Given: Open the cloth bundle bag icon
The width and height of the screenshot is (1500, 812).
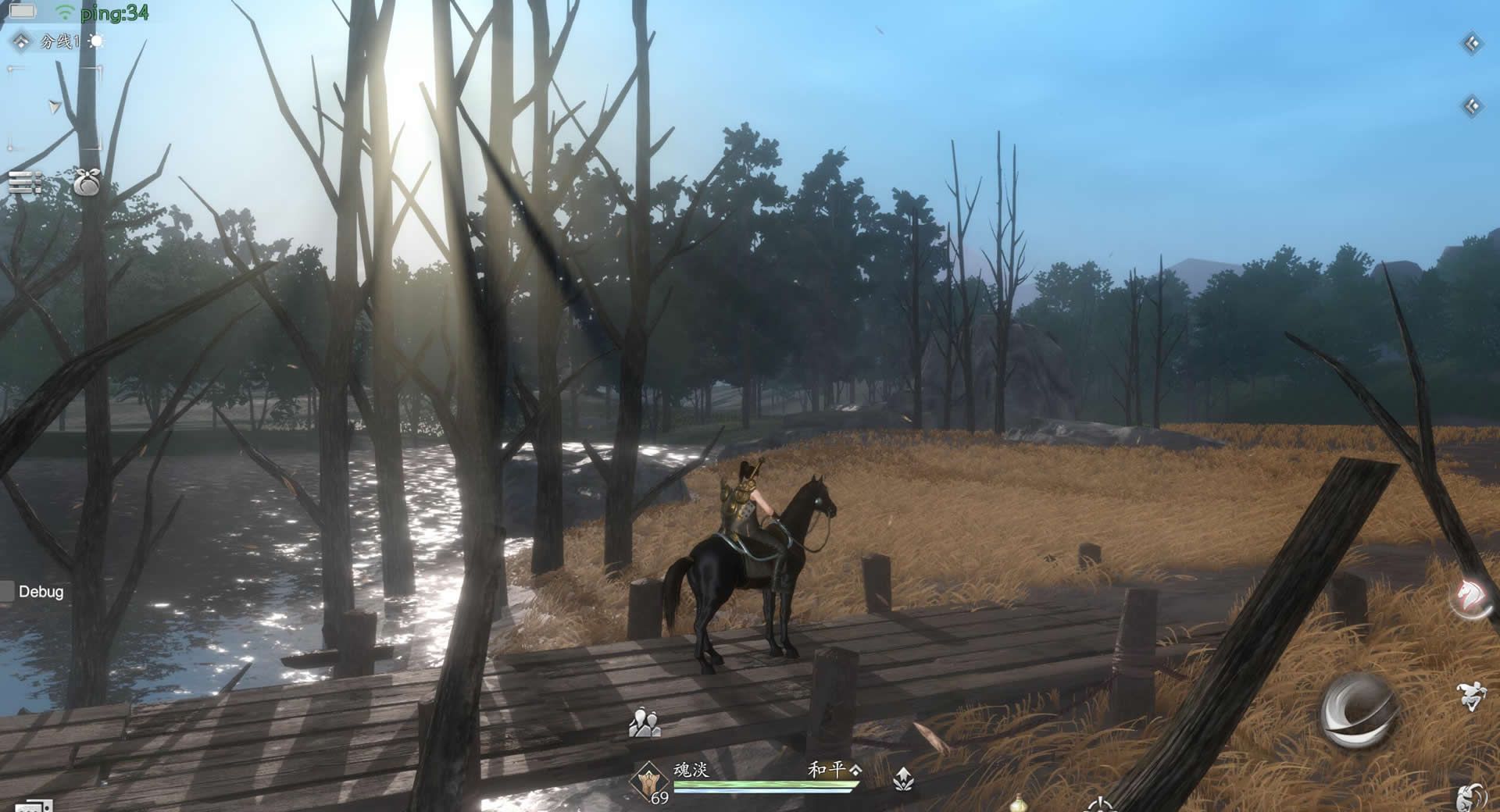Looking at the screenshot, I should [x=87, y=183].
